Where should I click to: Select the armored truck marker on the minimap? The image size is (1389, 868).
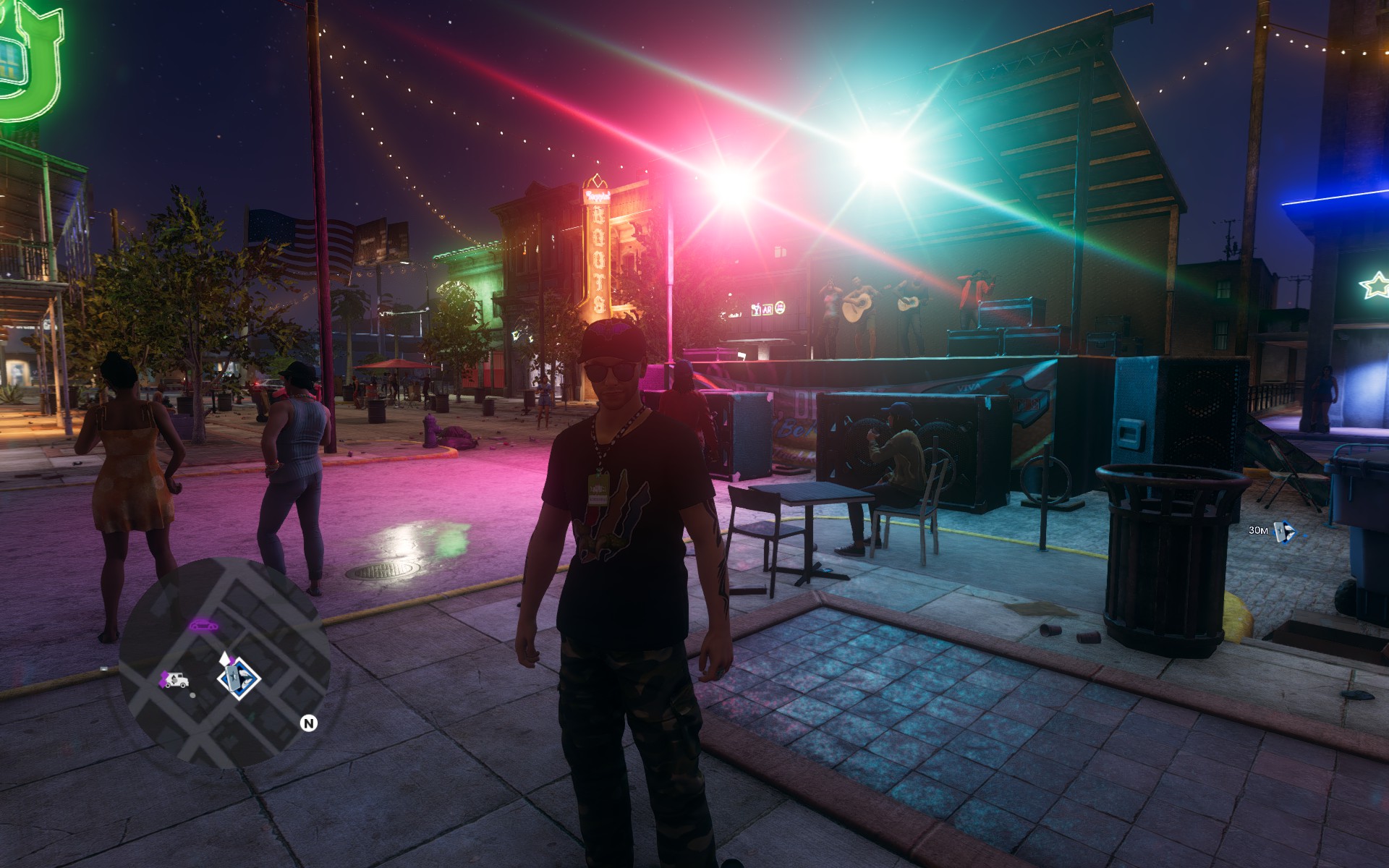tap(176, 680)
